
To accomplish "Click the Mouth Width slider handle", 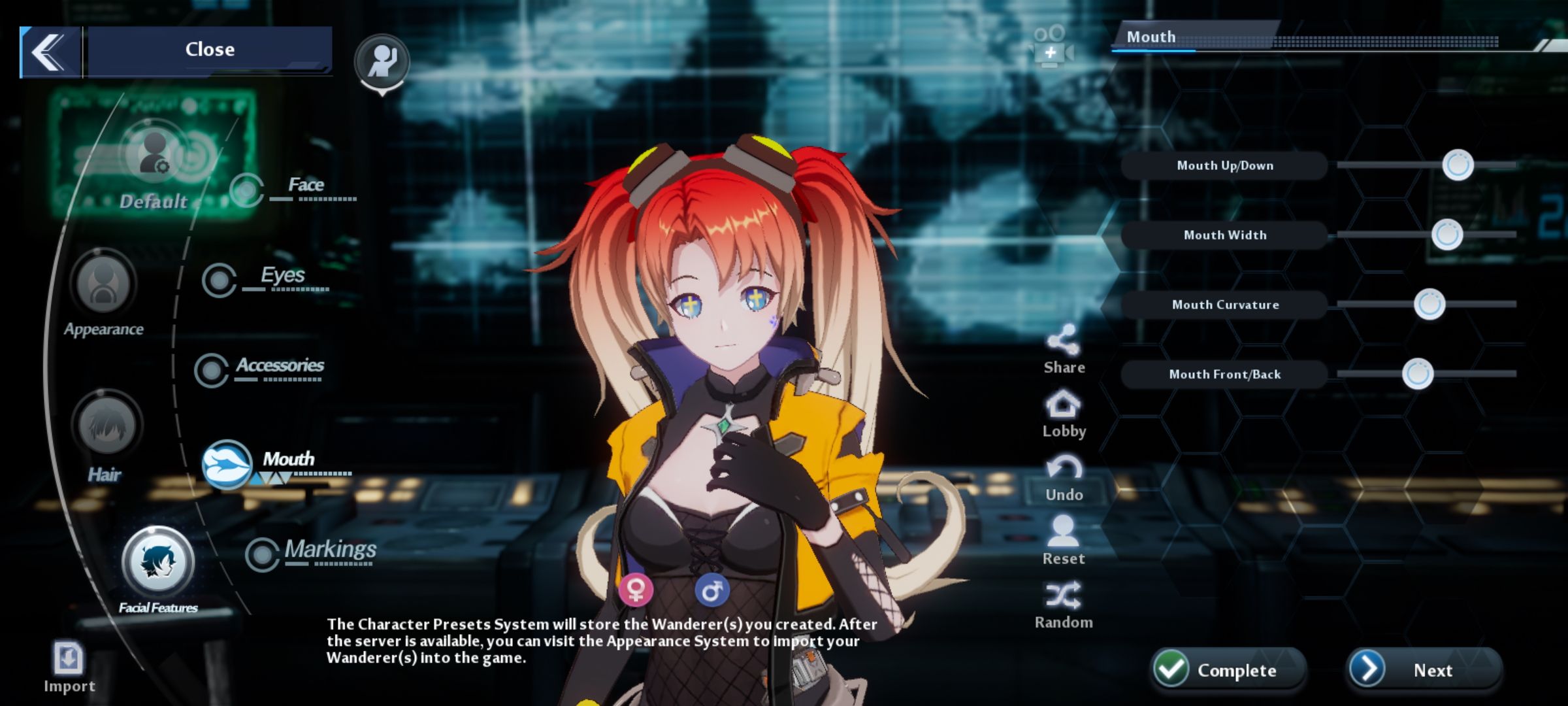I will 1446,235.
